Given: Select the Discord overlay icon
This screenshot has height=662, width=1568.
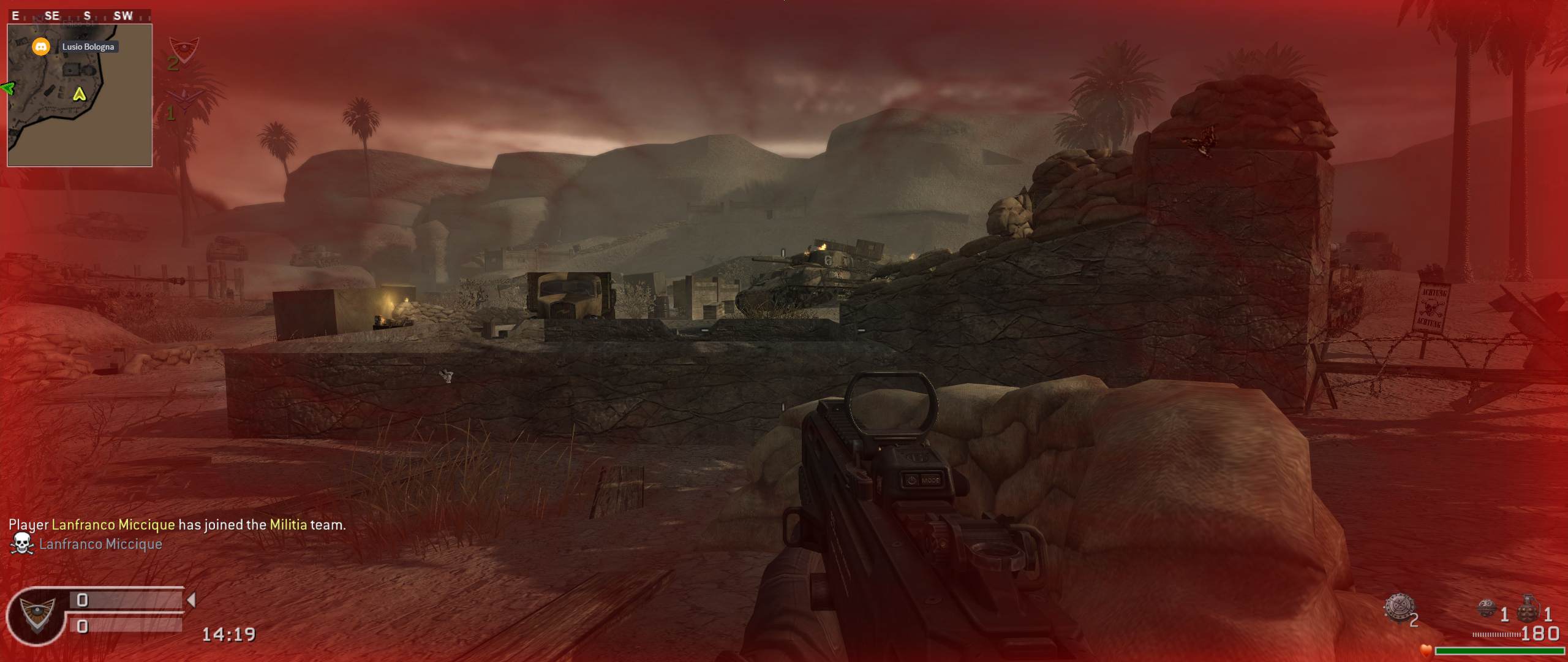Looking at the screenshot, I should (40, 47).
